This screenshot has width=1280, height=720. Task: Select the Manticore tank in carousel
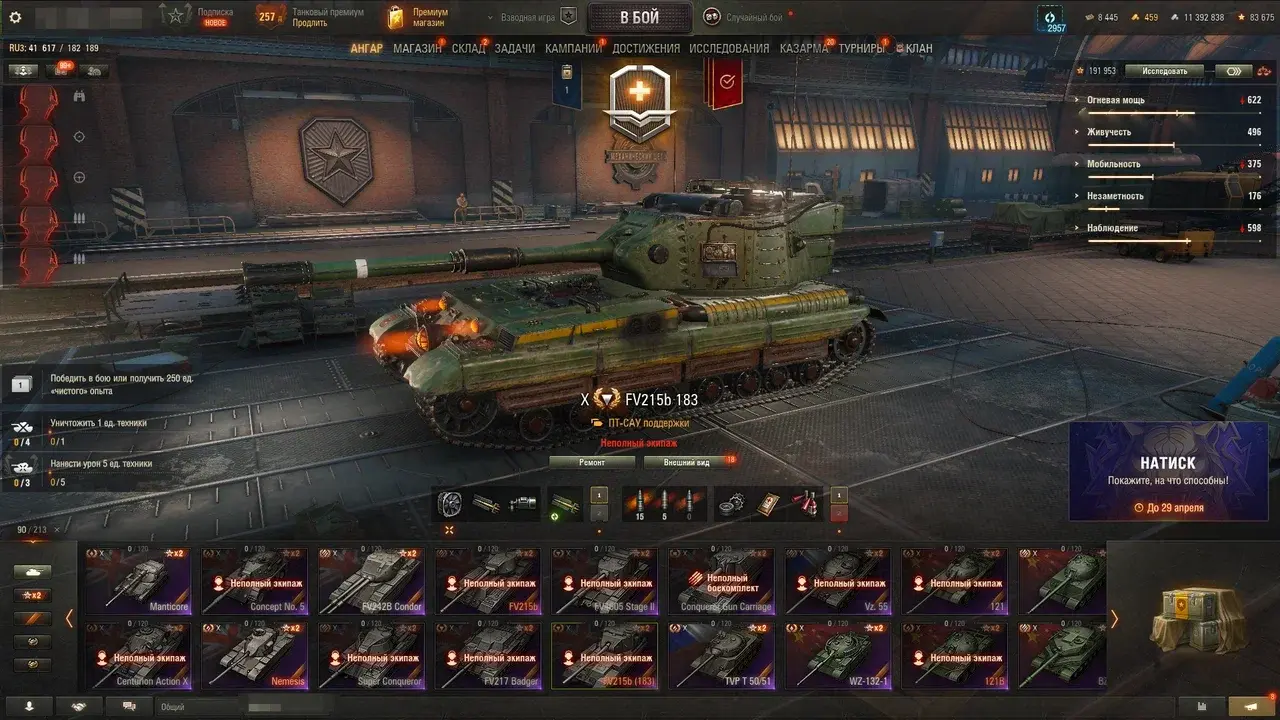(138, 580)
